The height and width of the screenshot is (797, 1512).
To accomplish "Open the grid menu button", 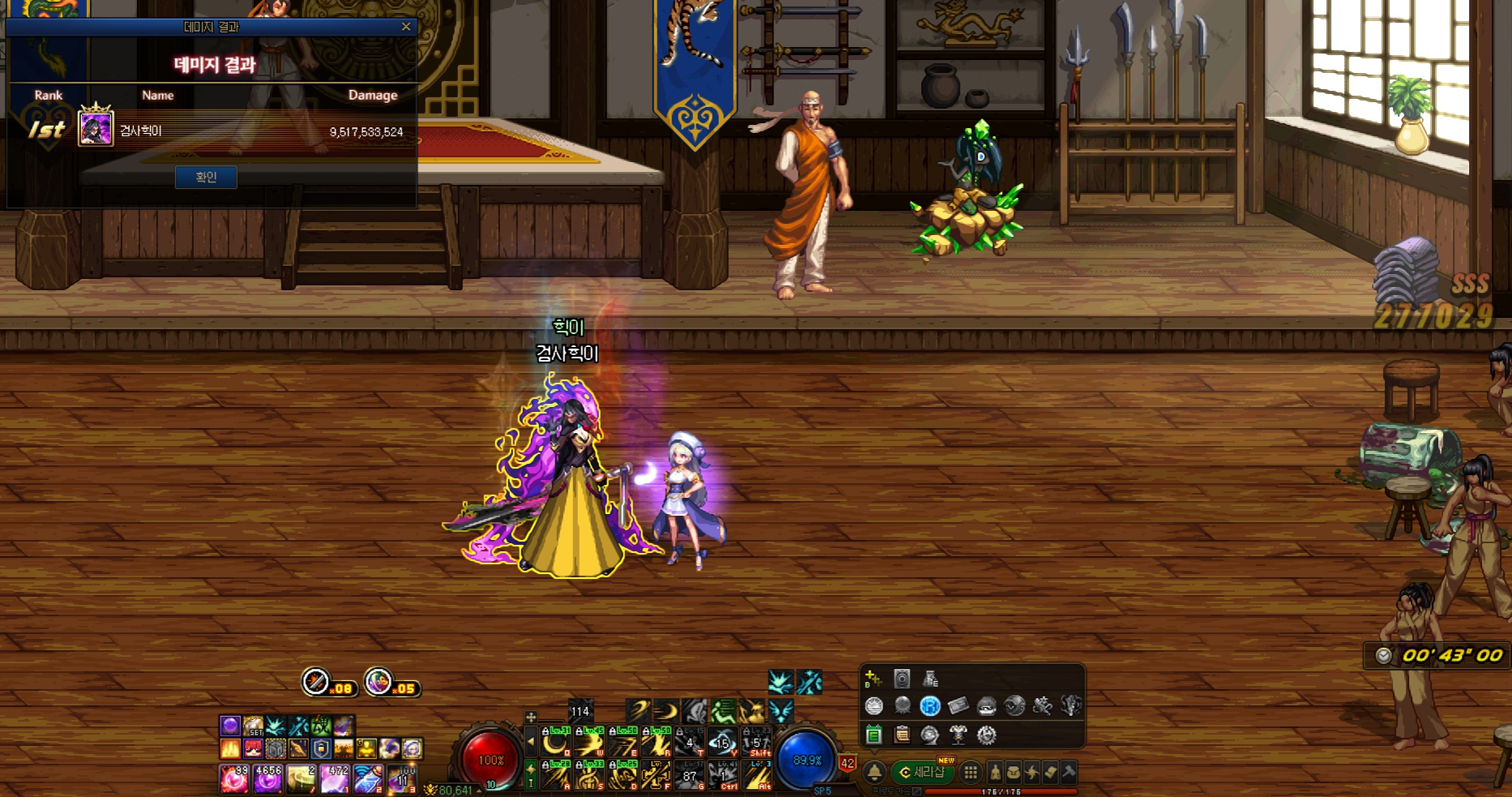I will point(970,773).
